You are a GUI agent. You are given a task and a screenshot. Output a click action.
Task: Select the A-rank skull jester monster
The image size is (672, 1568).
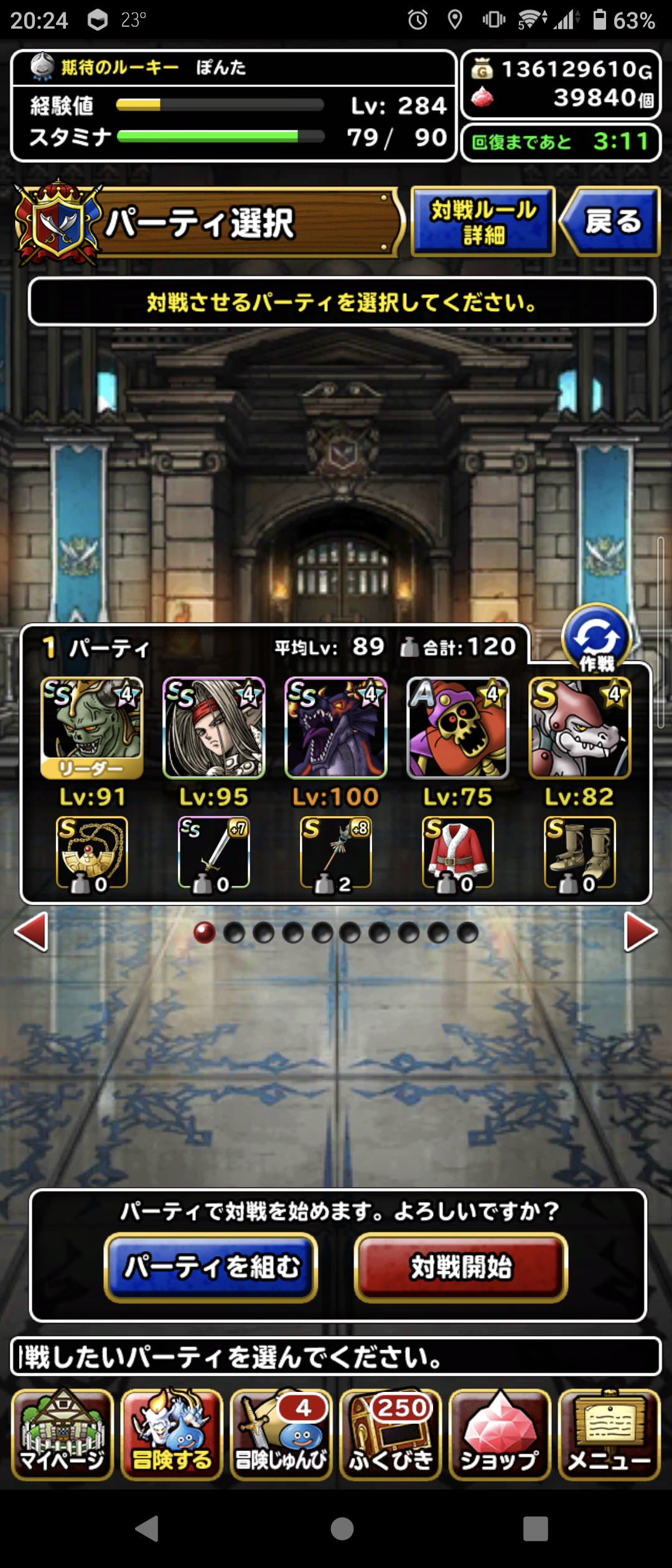[x=458, y=727]
